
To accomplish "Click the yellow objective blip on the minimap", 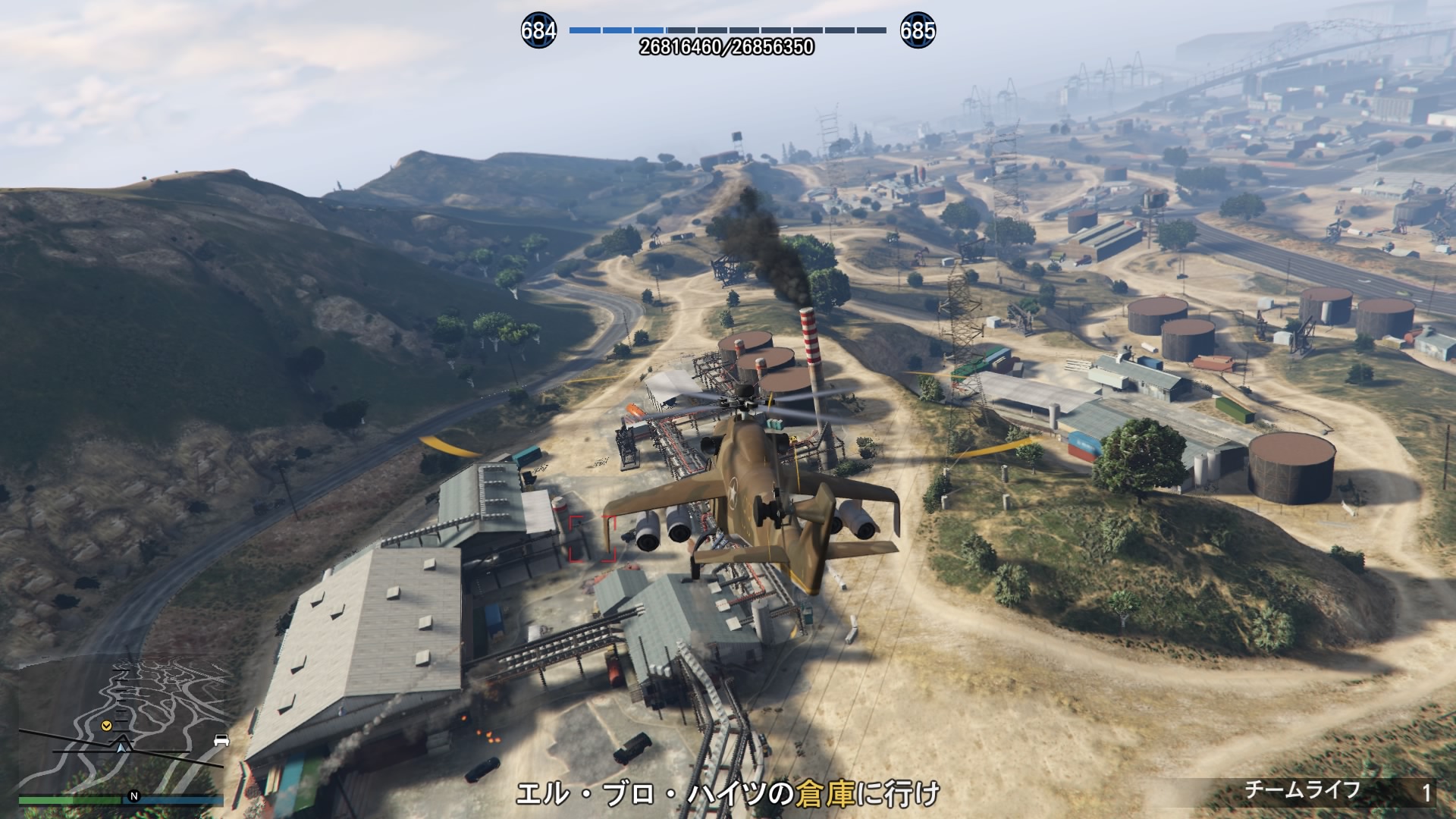I will (x=106, y=726).
